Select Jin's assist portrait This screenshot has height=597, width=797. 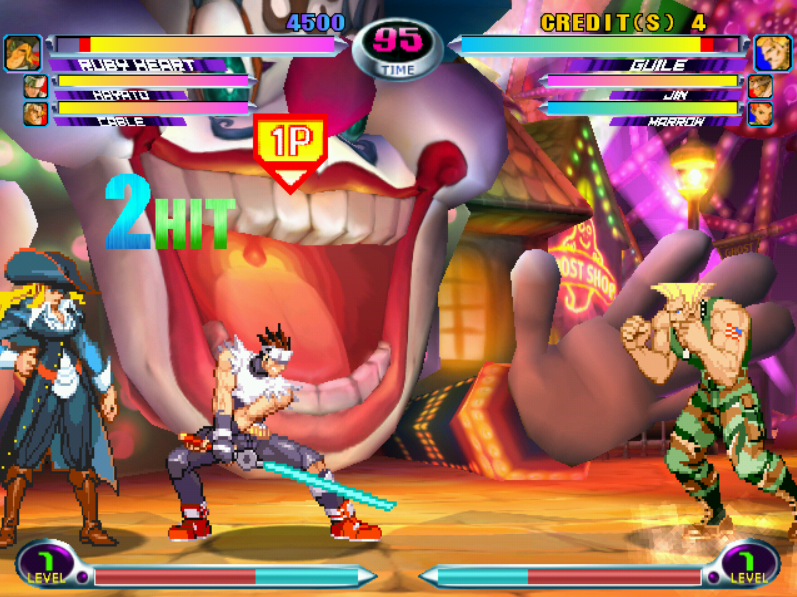(x=760, y=87)
